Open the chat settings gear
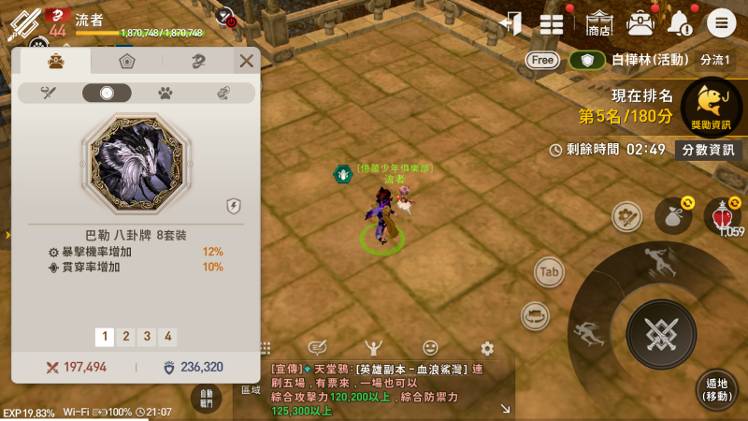The image size is (748, 421). 487,348
